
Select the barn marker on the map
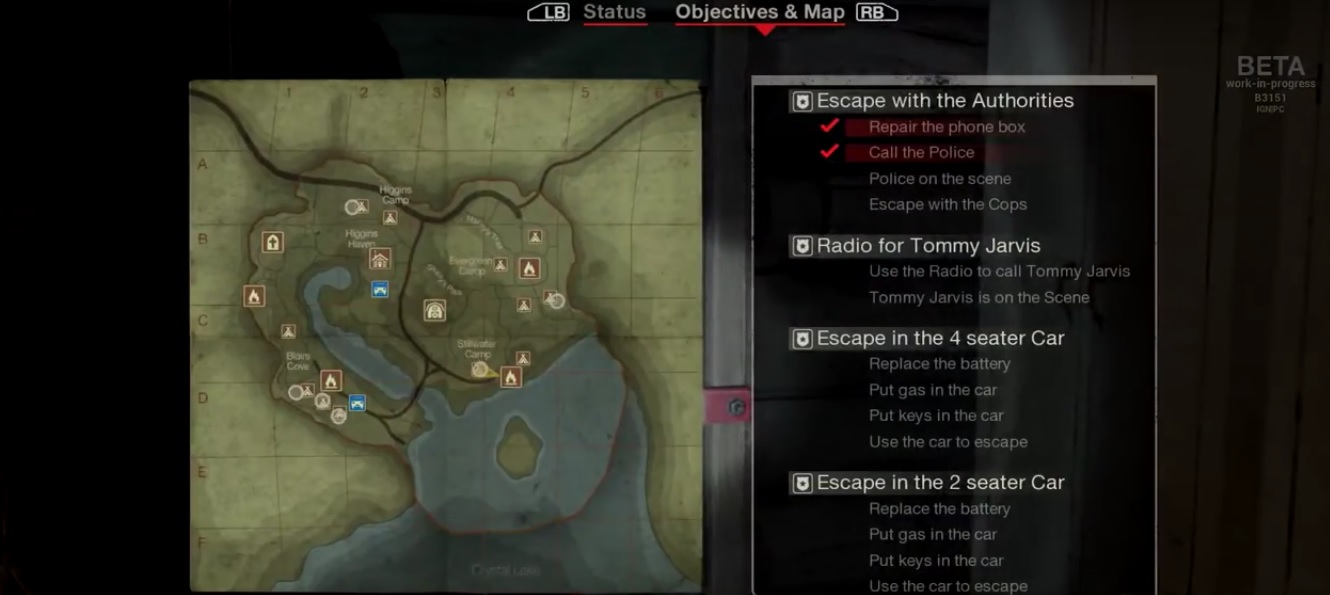click(434, 310)
